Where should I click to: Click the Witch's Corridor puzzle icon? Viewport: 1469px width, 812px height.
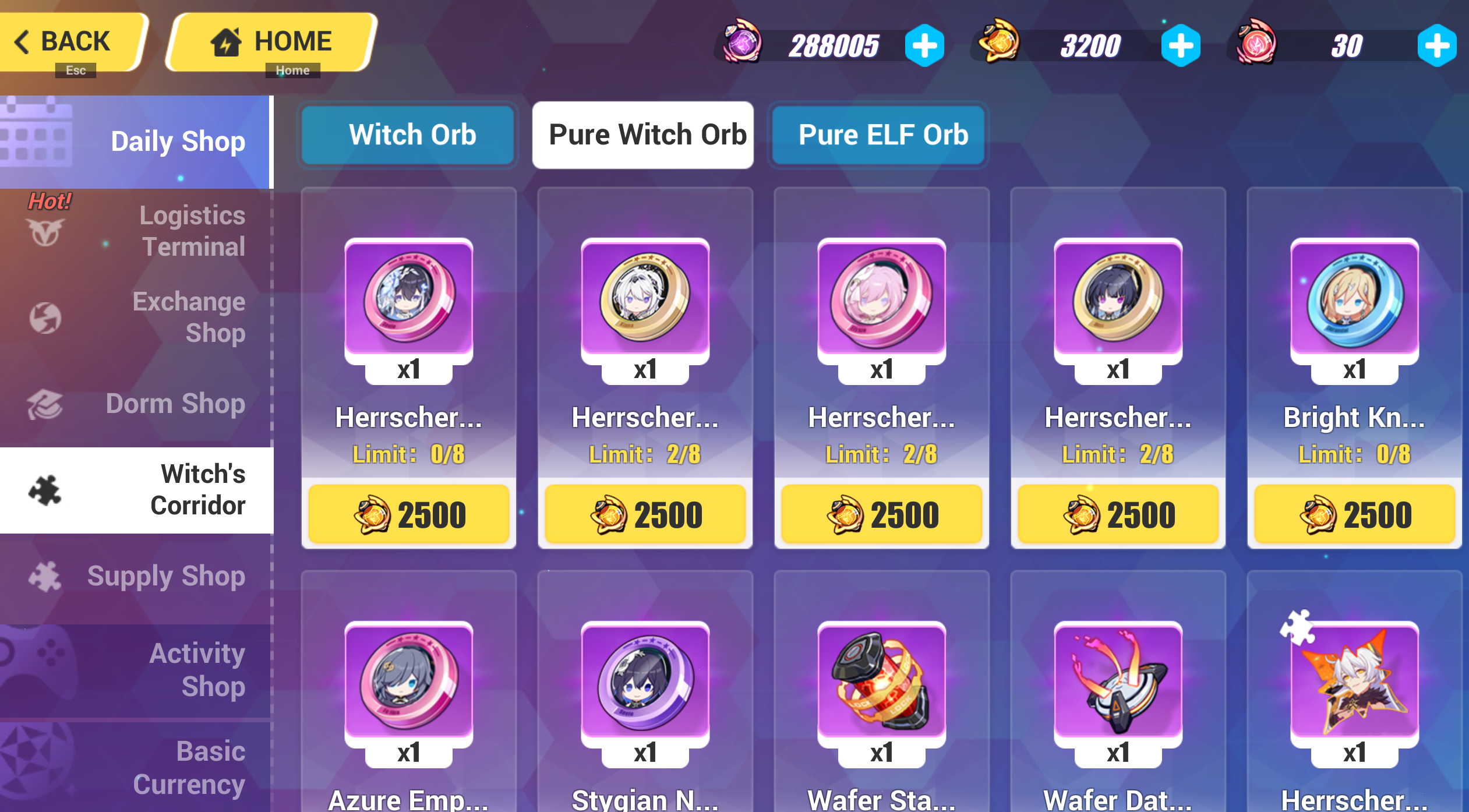(x=45, y=489)
